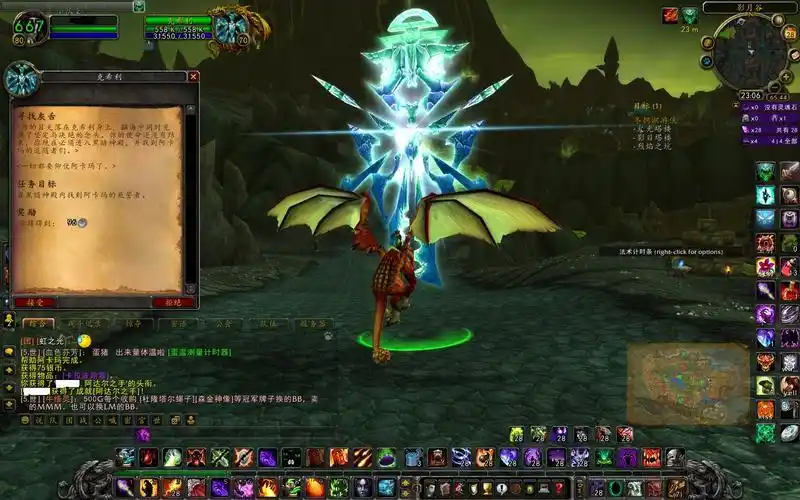Image resolution: width=800 pixels, height=500 pixels.
Task: Click the green skull buff icon
Action: coord(690,15)
